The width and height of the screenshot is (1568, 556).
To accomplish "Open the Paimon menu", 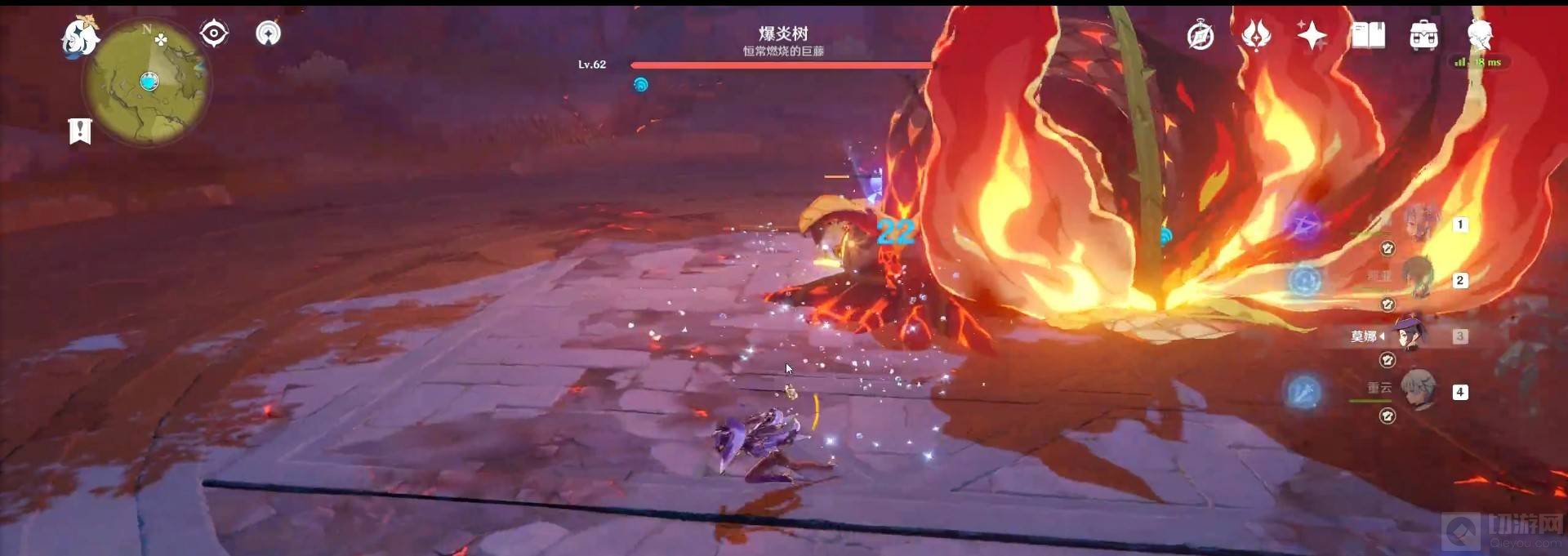I will [x=80, y=37].
